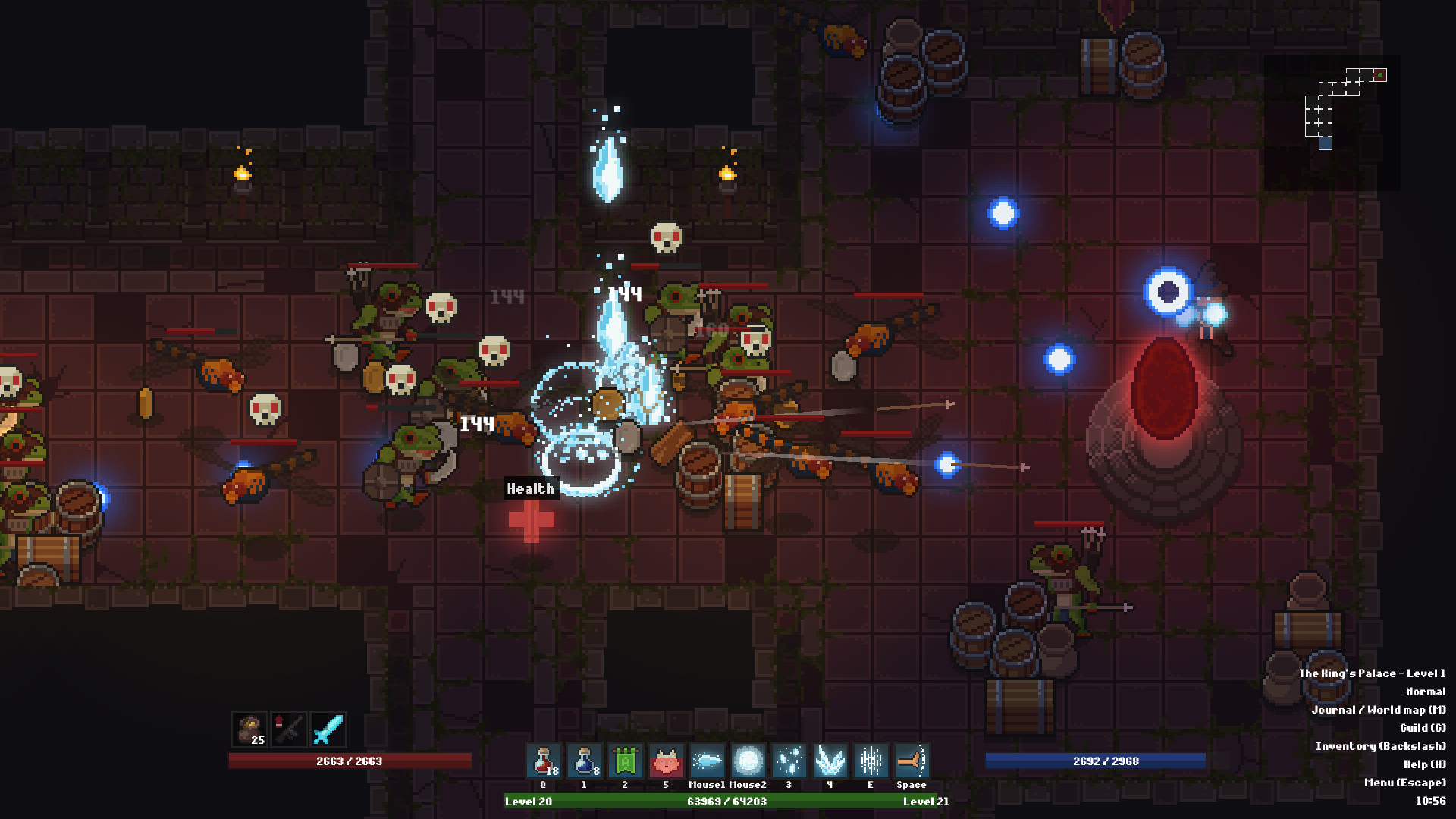1456x819 pixels.
Task: Activate the blizzard skill bound to E
Action: pyautogui.click(x=870, y=762)
